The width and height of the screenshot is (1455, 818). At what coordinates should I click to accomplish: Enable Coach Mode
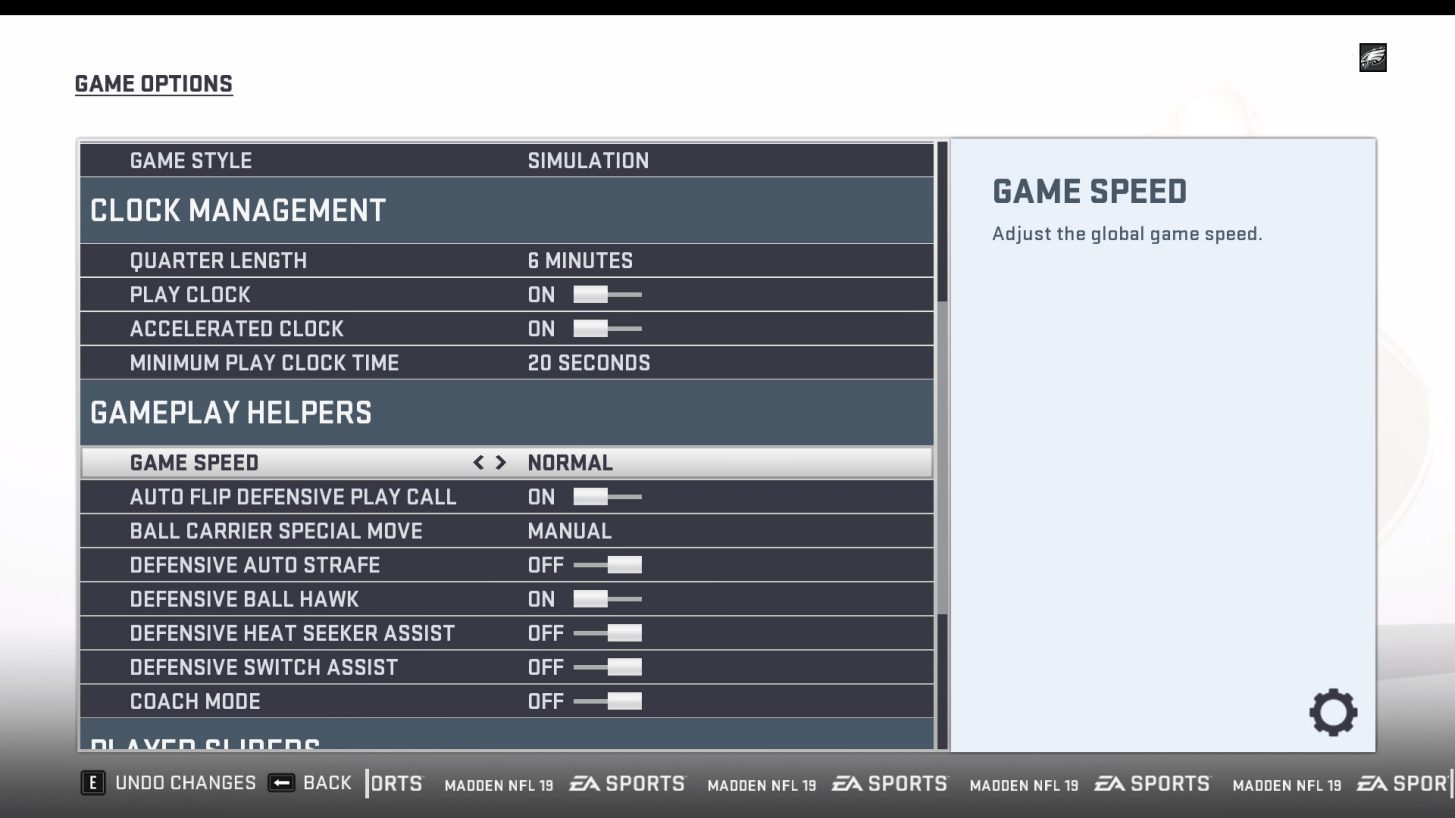tap(614, 701)
